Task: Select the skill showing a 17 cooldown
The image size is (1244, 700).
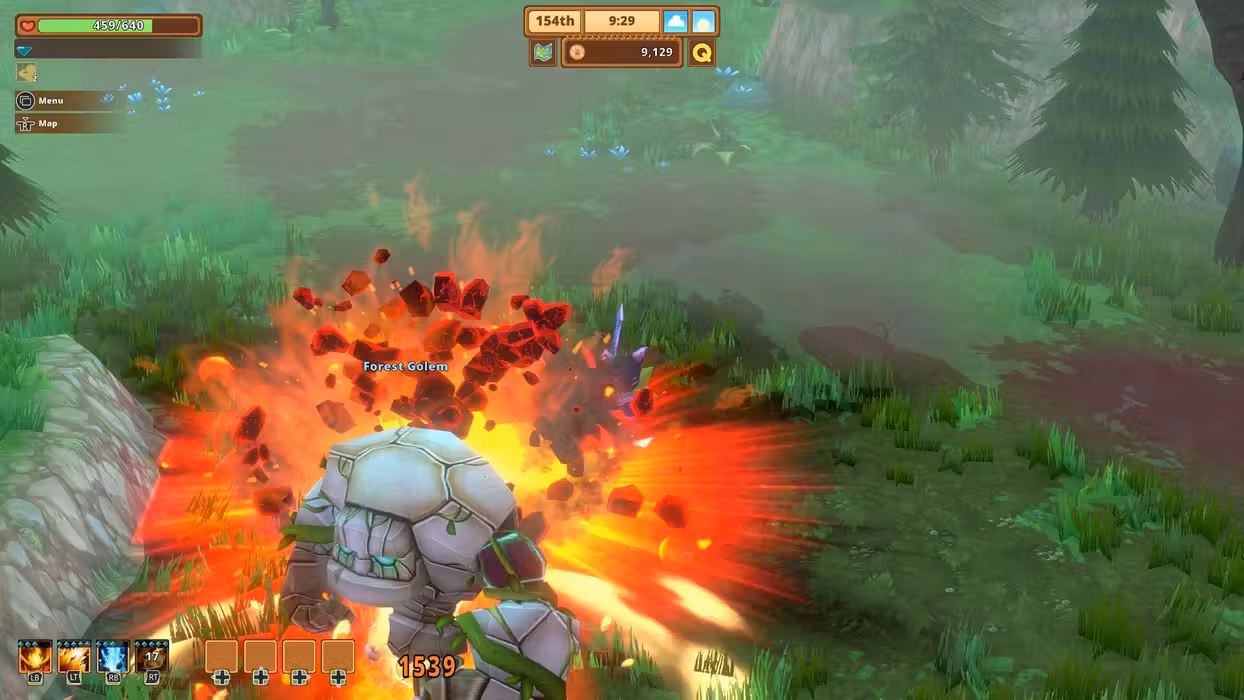Action: 152,658
